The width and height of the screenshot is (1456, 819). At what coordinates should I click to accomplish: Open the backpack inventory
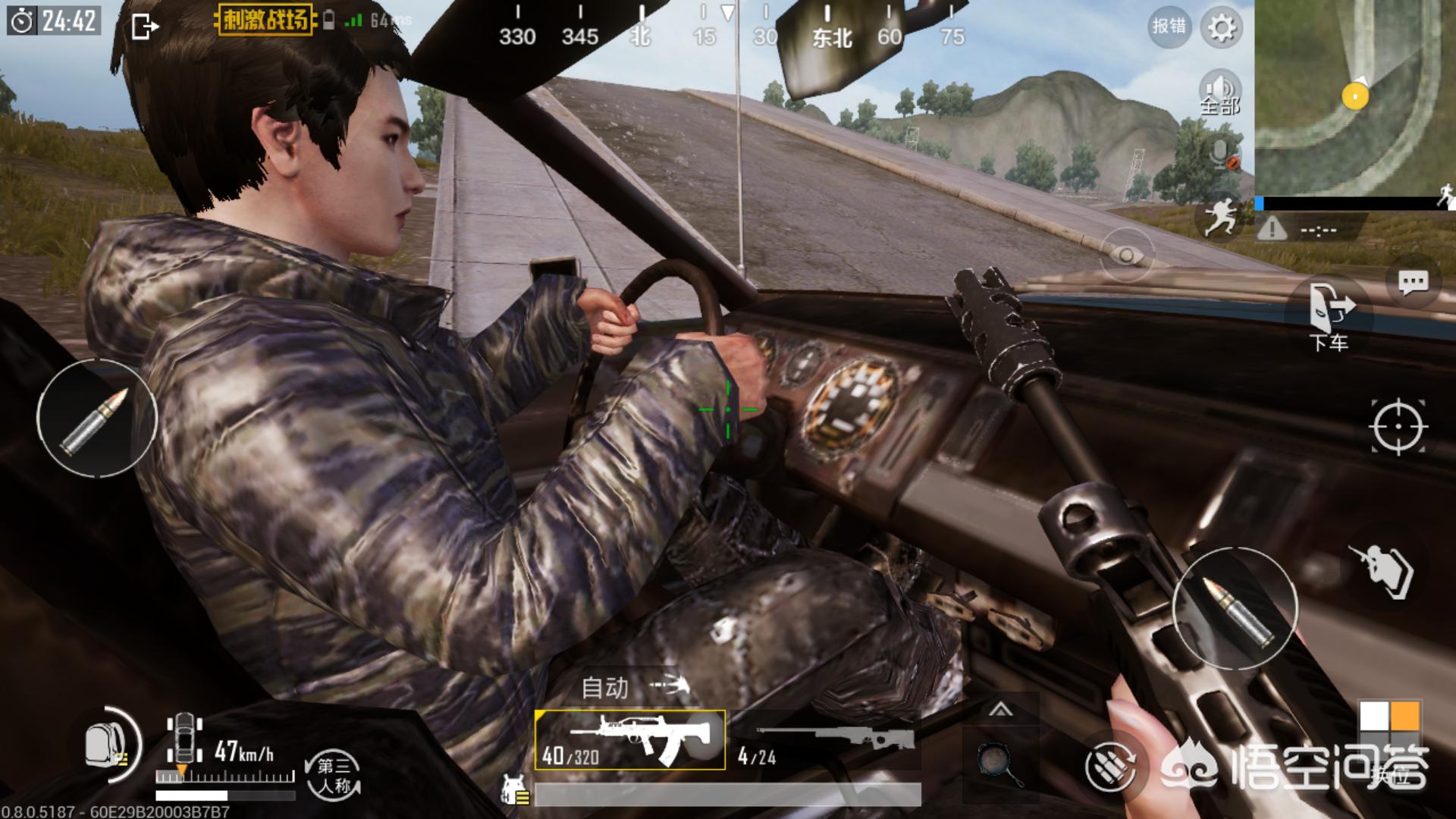coord(107,745)
